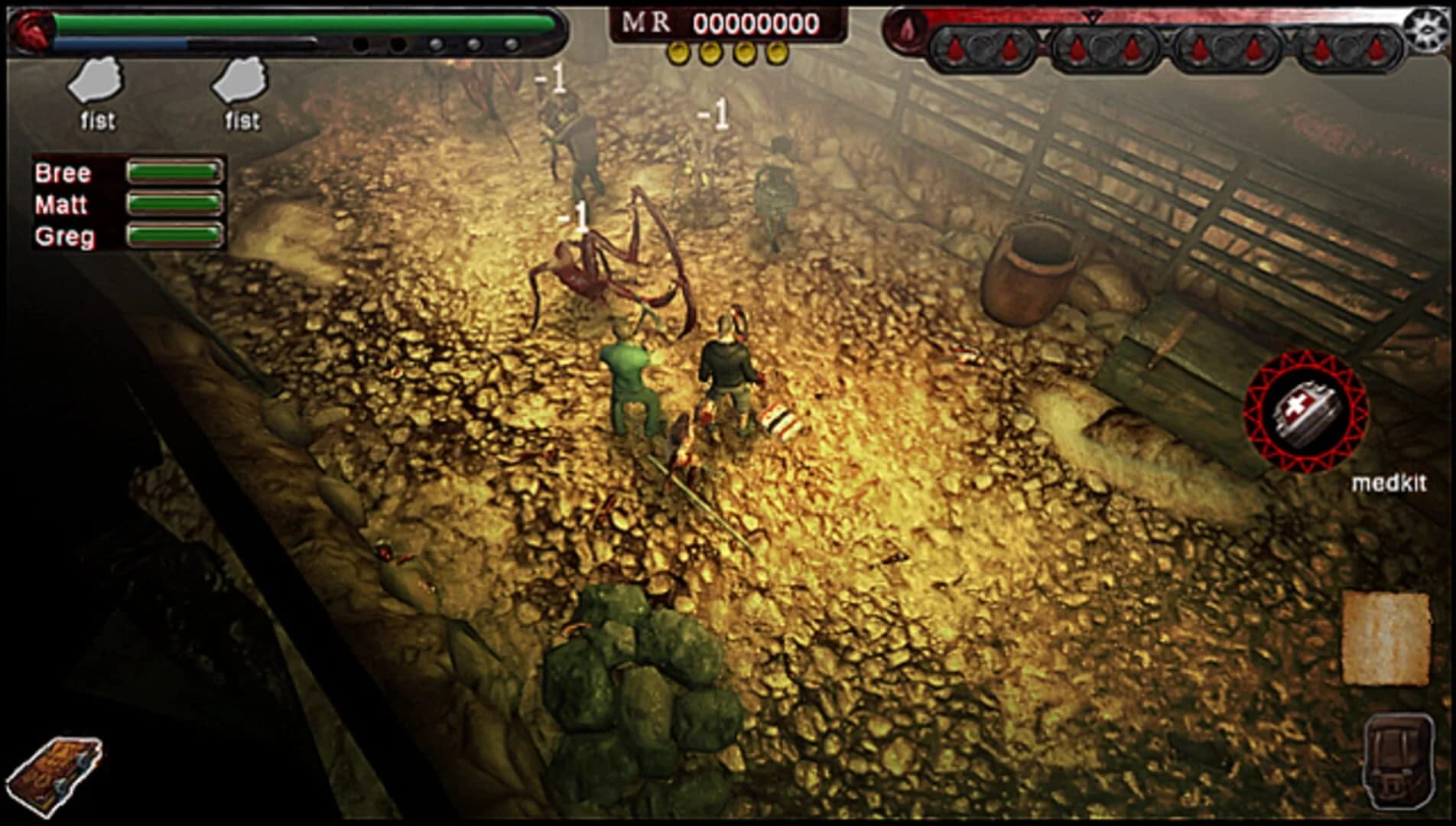
Task: Expand the arrow marker above the karma bar
Action: point(1093,15)
